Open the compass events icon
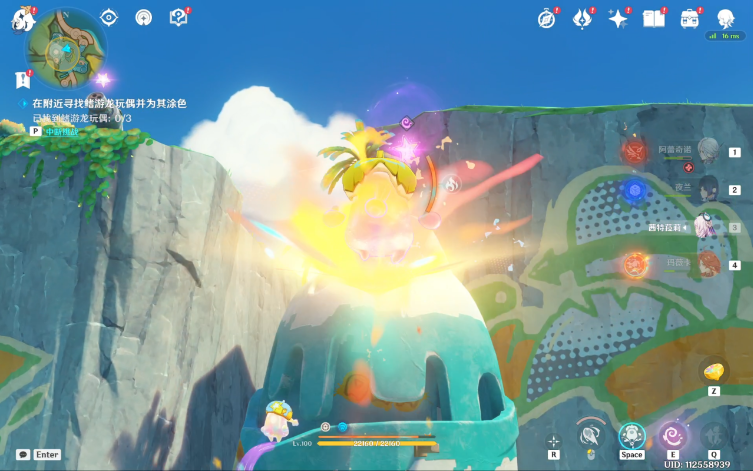 [x=546, y=19]
